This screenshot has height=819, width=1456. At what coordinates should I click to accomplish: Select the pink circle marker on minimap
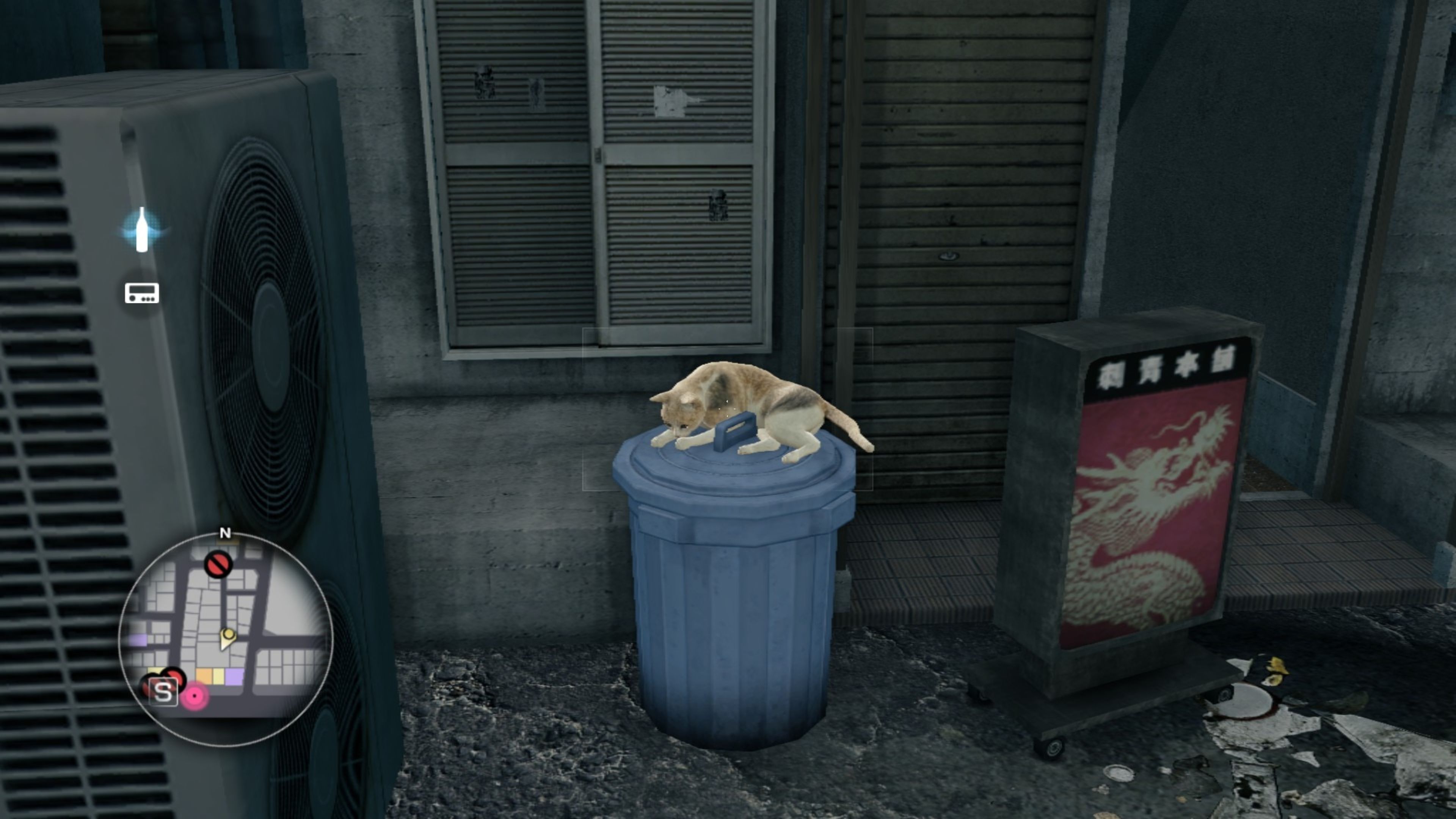click(x=195, y=697)
